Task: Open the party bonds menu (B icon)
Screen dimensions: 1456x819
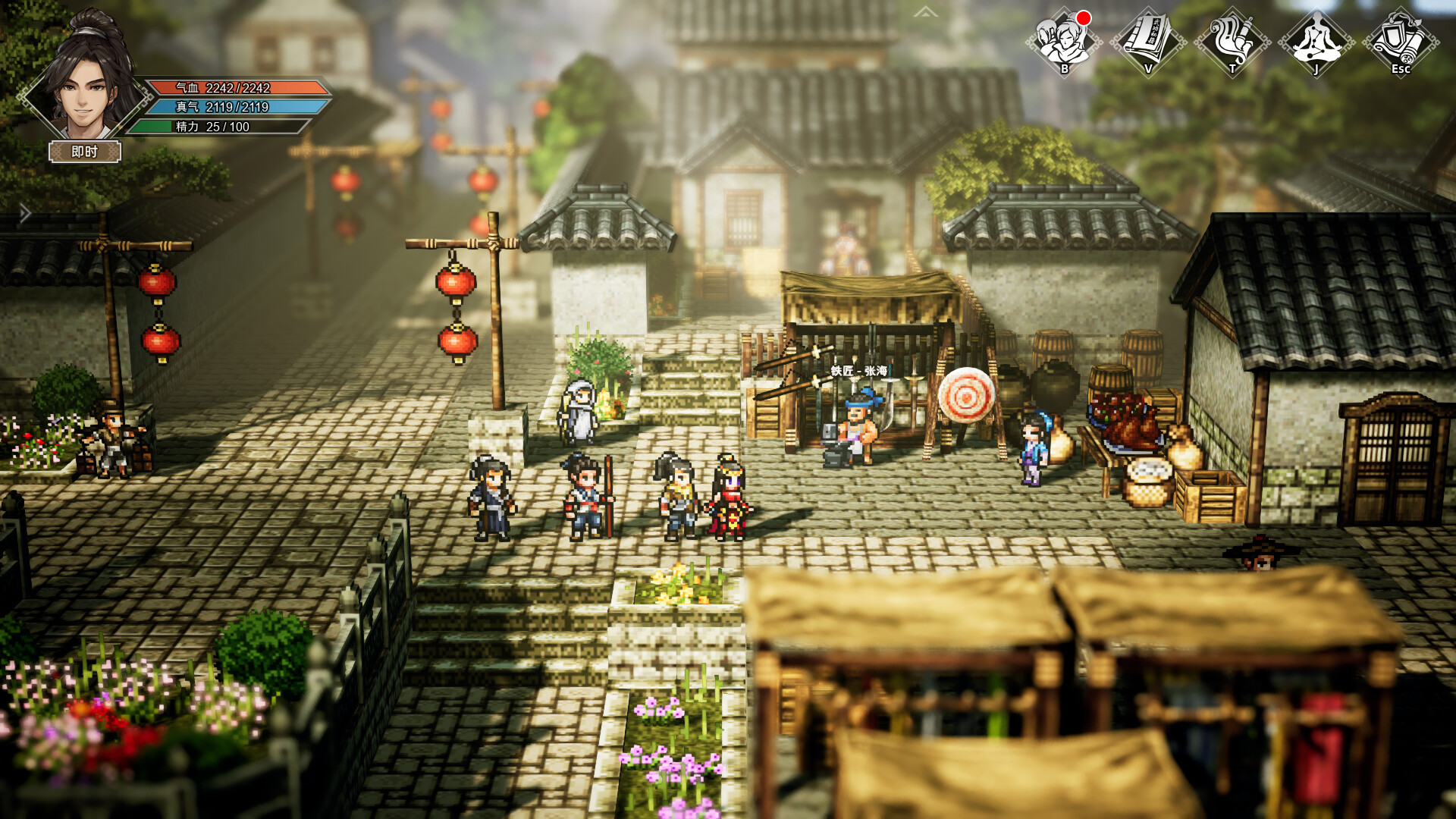Action: (x=1063, y=42)
